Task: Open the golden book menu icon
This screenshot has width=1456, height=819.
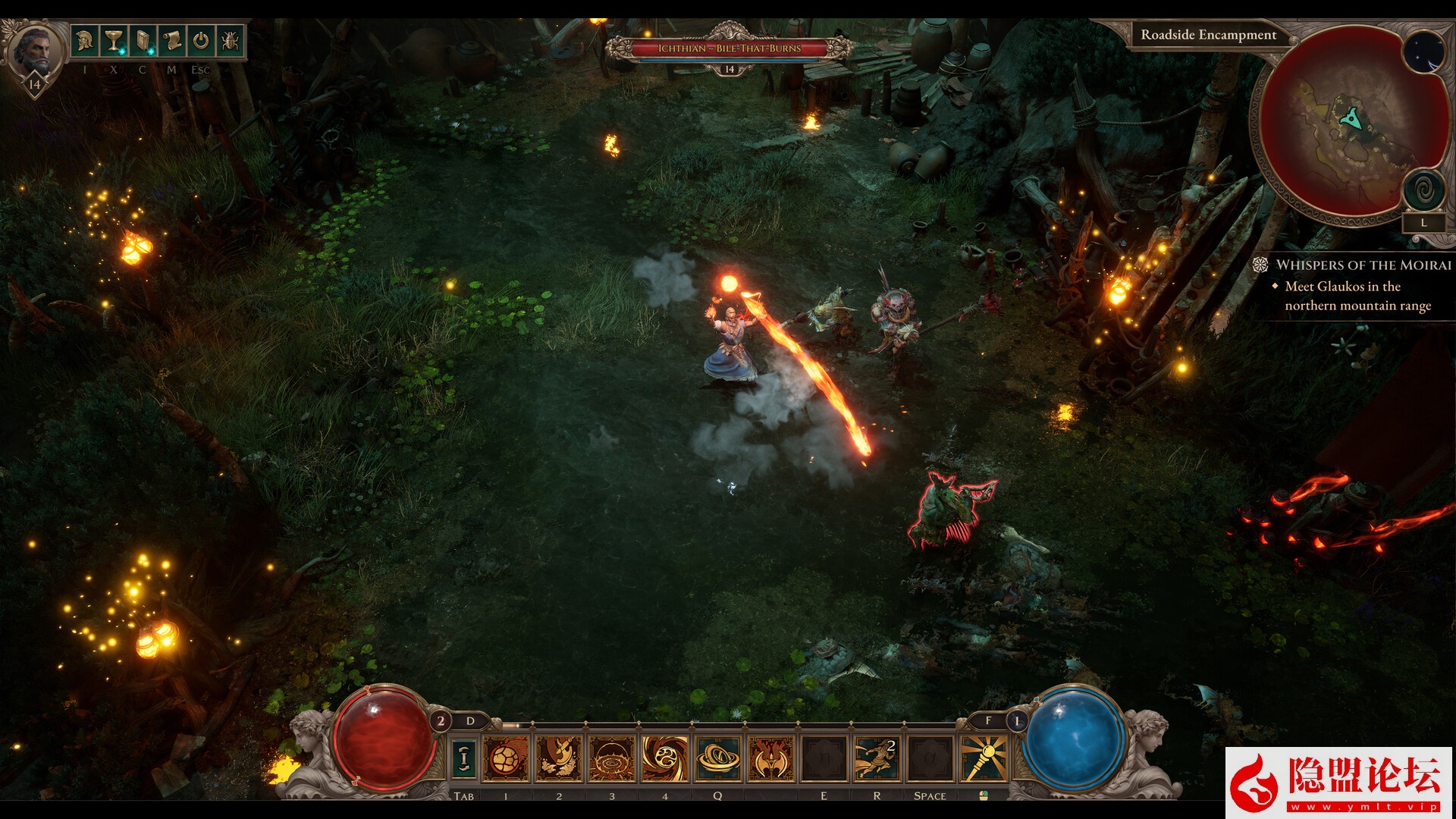Action: tap(143, 40)
